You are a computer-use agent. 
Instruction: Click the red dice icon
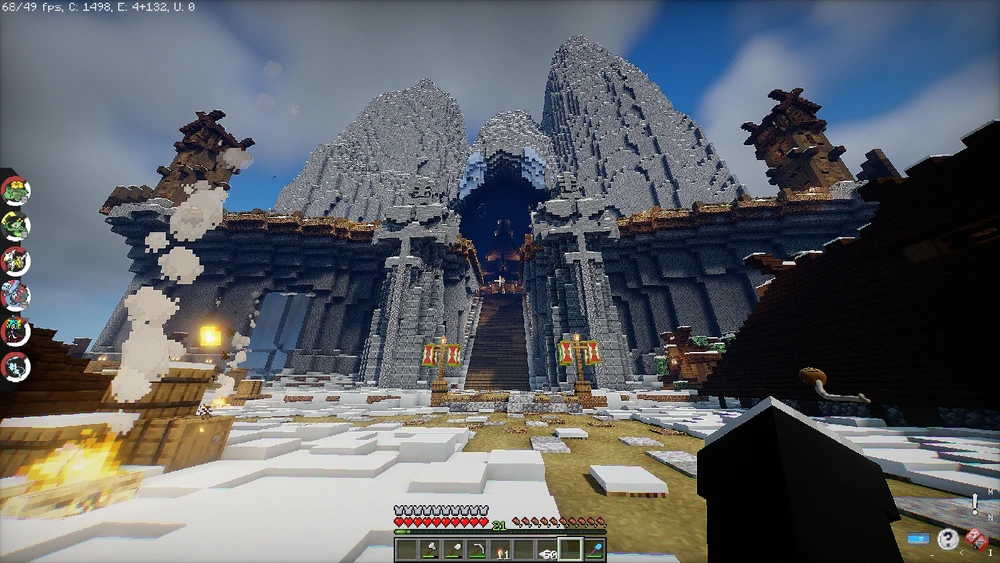976,540
